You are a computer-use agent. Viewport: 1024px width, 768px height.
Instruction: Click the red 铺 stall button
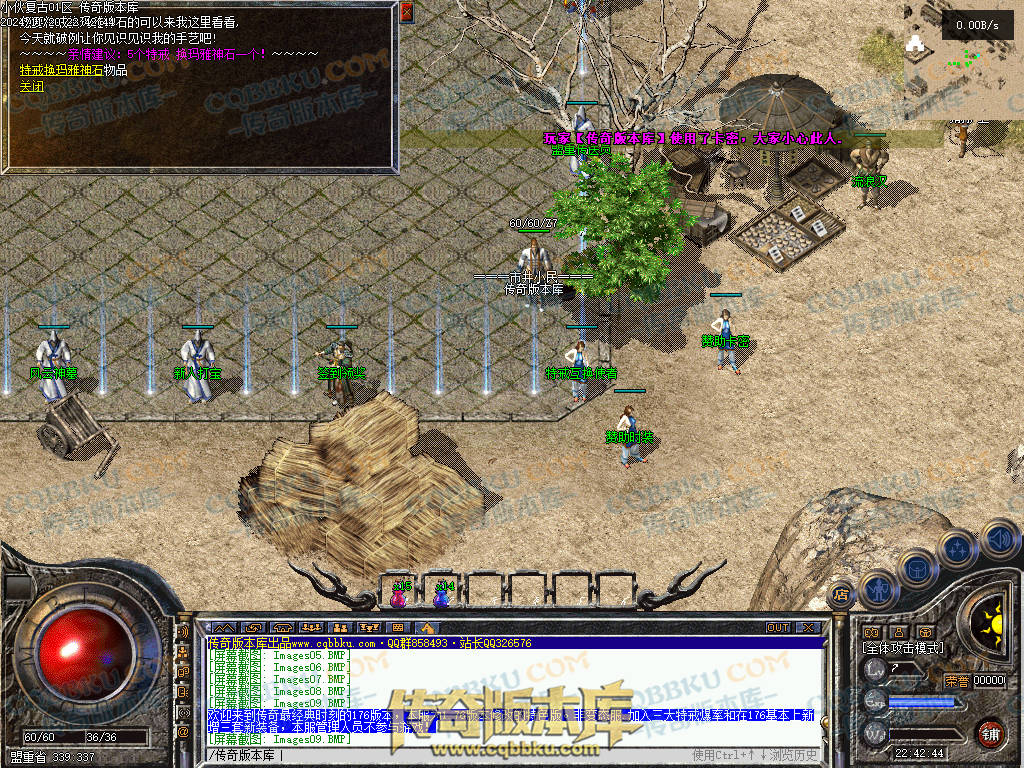pos(990,733)
